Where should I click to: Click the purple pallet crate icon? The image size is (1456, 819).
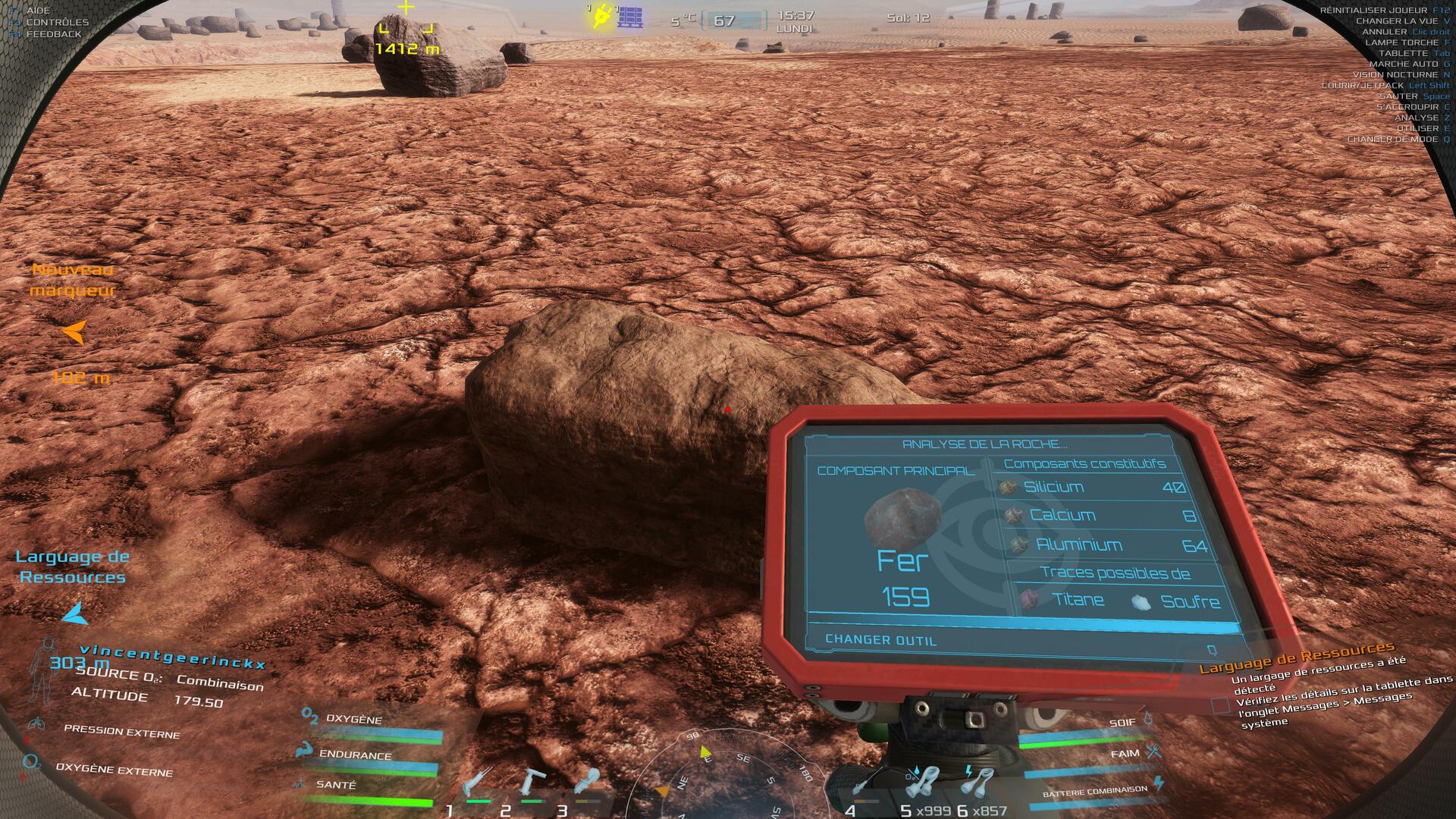630,17
